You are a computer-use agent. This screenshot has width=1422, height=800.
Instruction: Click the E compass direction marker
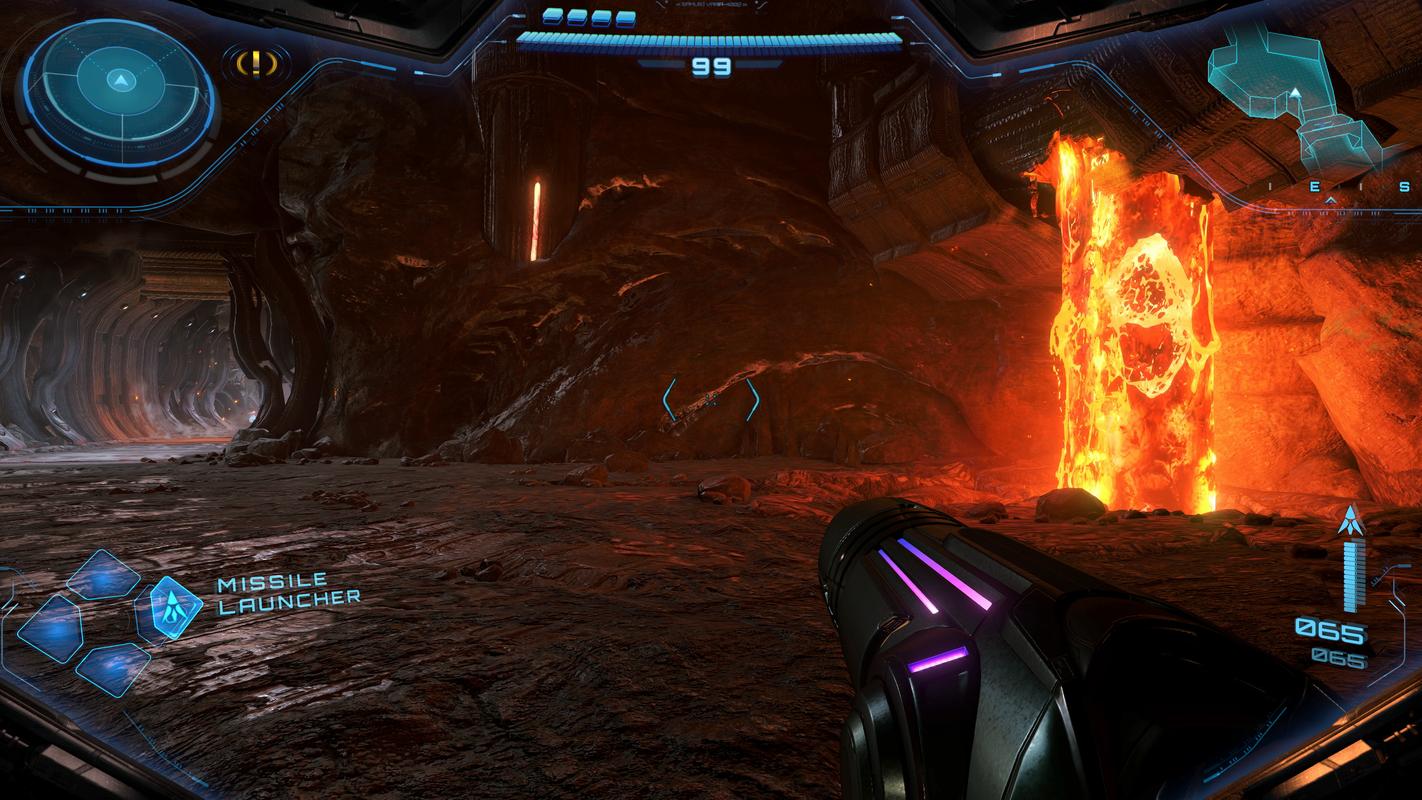click(1315, 186)
